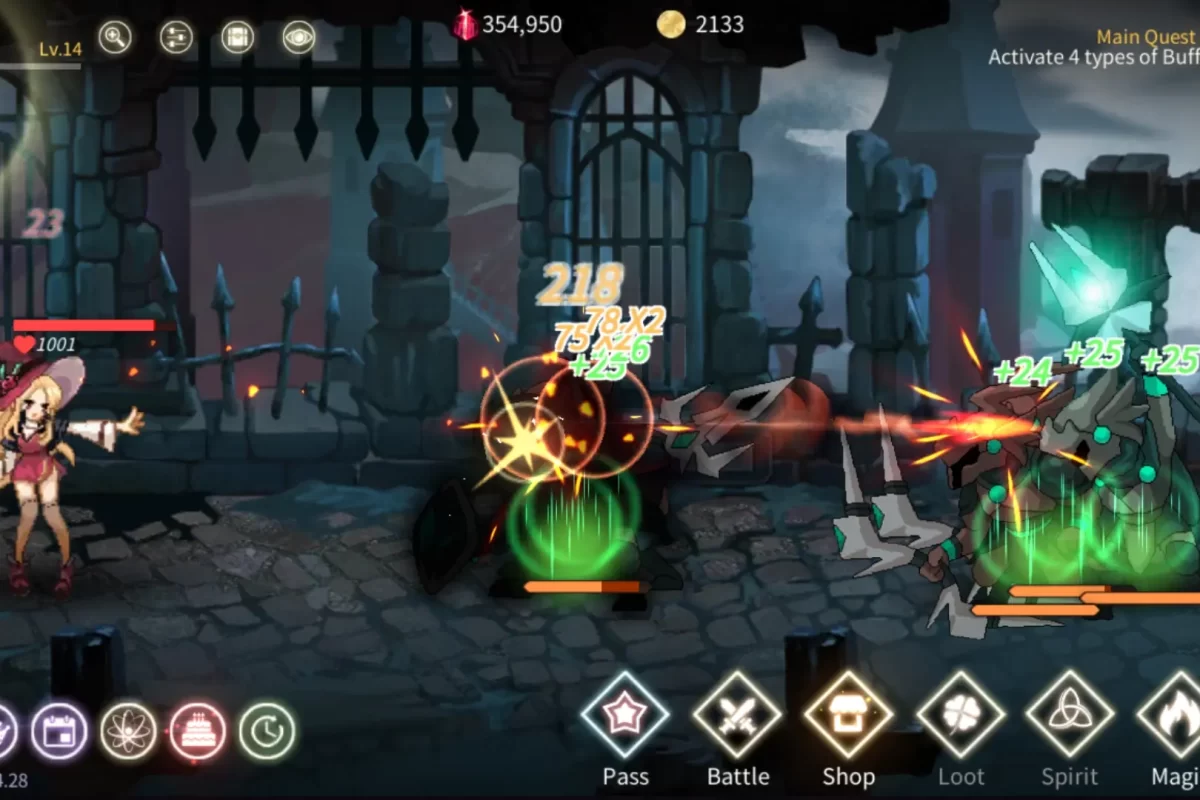The image size is (1200, 800).
Task: Click the gold coin currency counter
Action: tap(700, 25)
